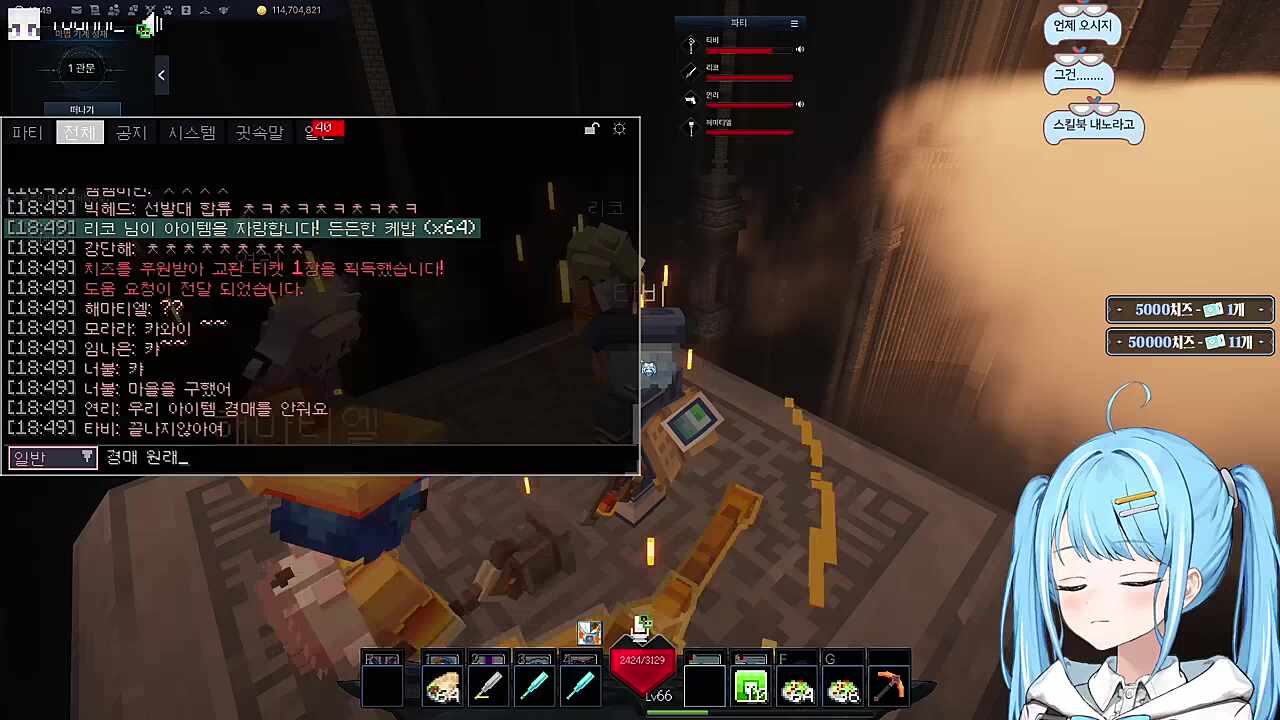Collapse the dungeon panel with the left chevron
1280x720 pixels.
coord(161,75)
